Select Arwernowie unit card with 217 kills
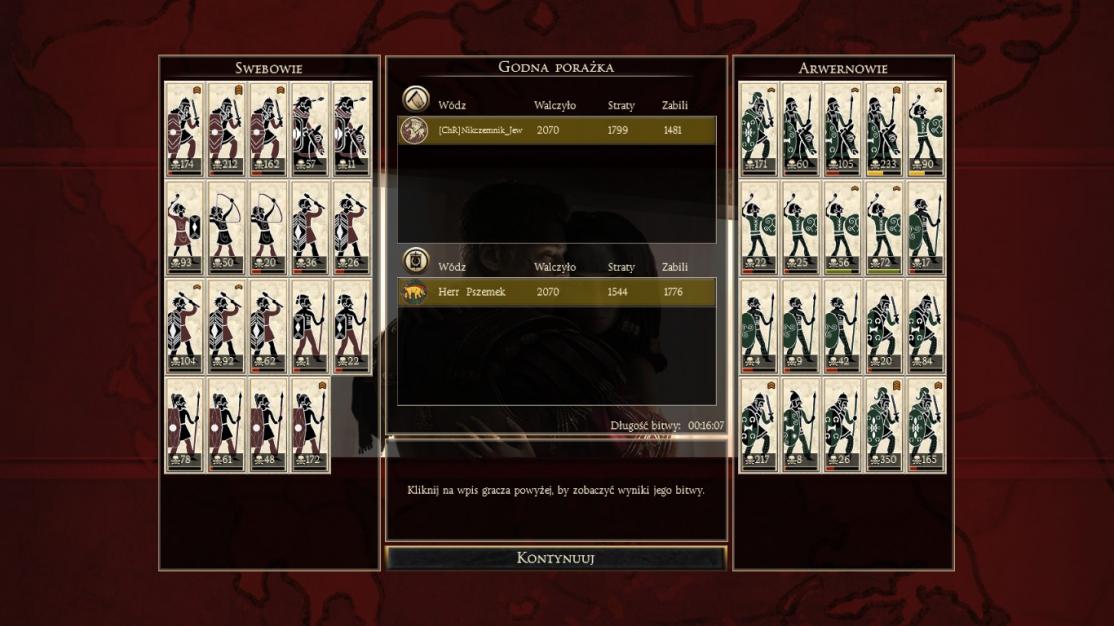The height and width of the screenshot is (626, 1114). (758, 425)
